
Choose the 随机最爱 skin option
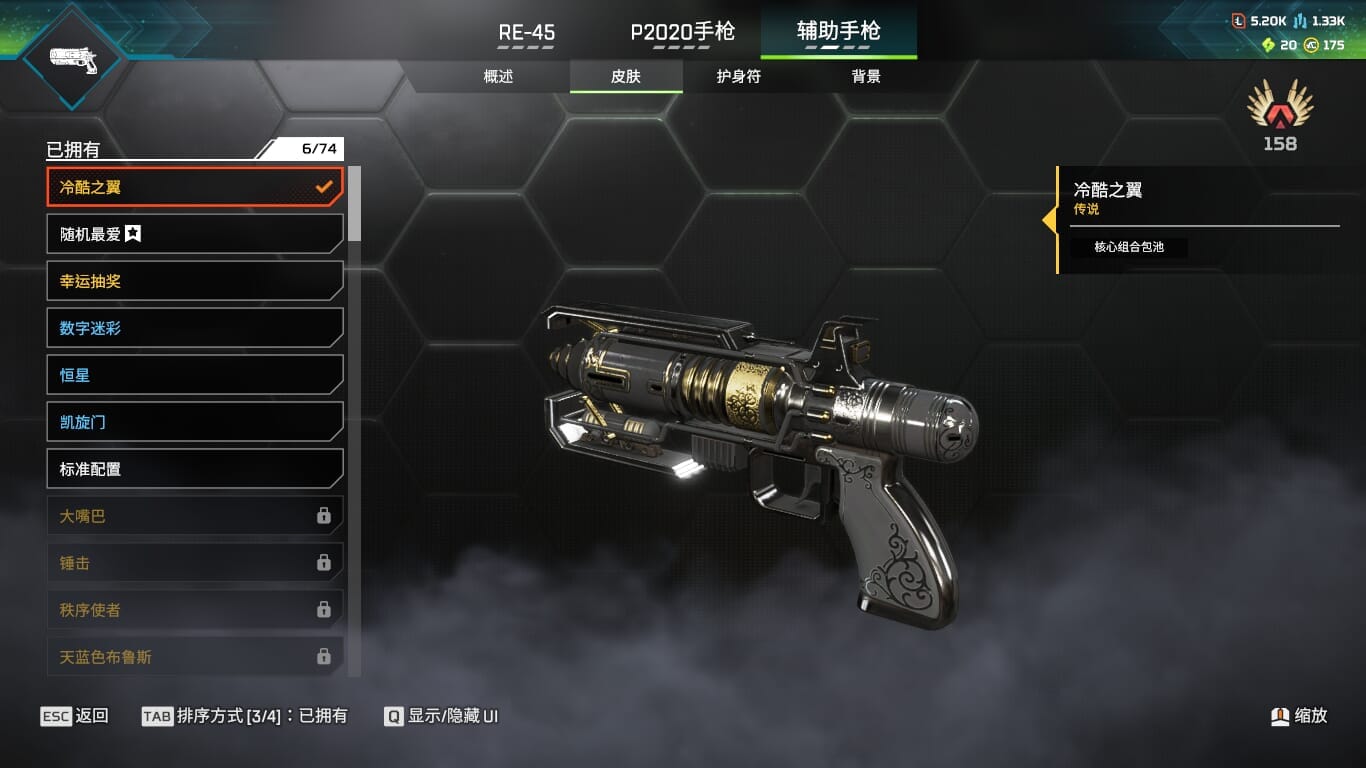click(x=195, y=234)
